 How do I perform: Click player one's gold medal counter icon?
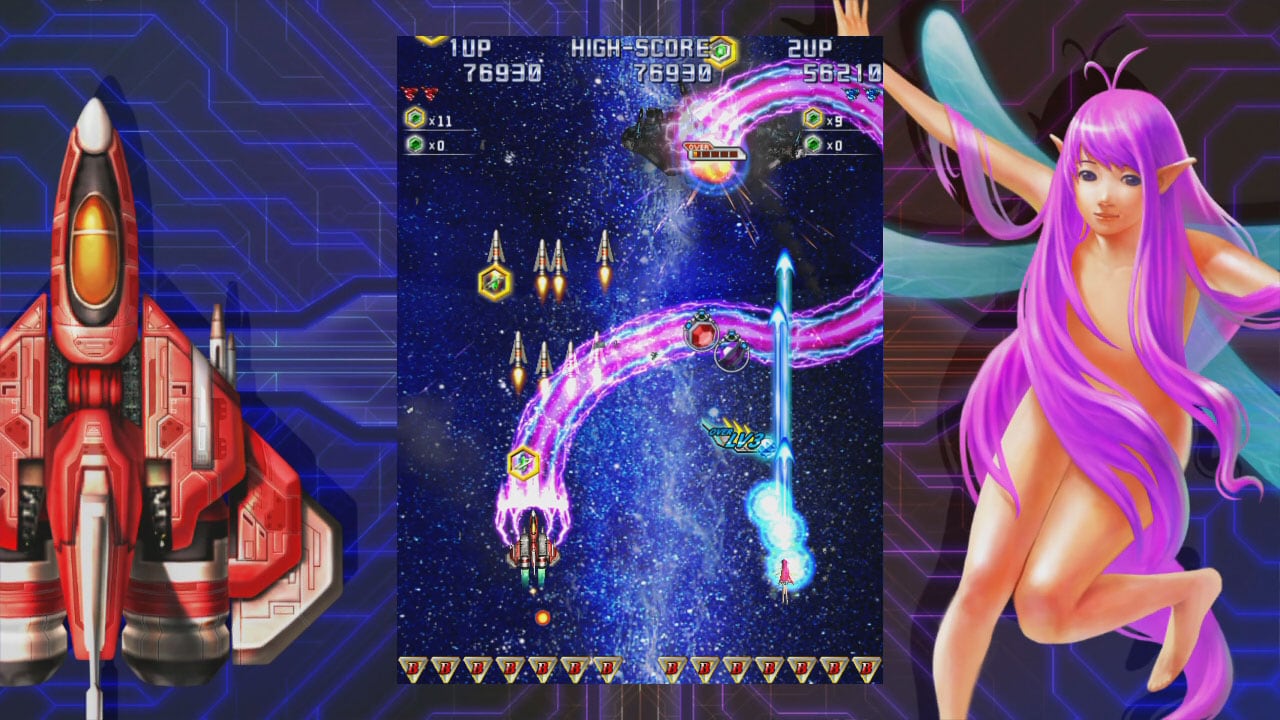(414, 119)
